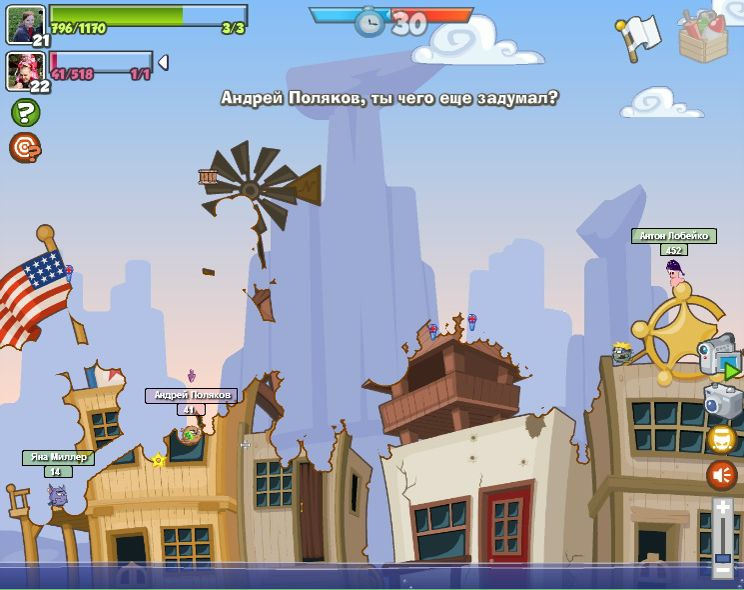Toggle sound with the red speaker button
The width and height of the screenshot is (744, 590).
click(x=722, y=475)
